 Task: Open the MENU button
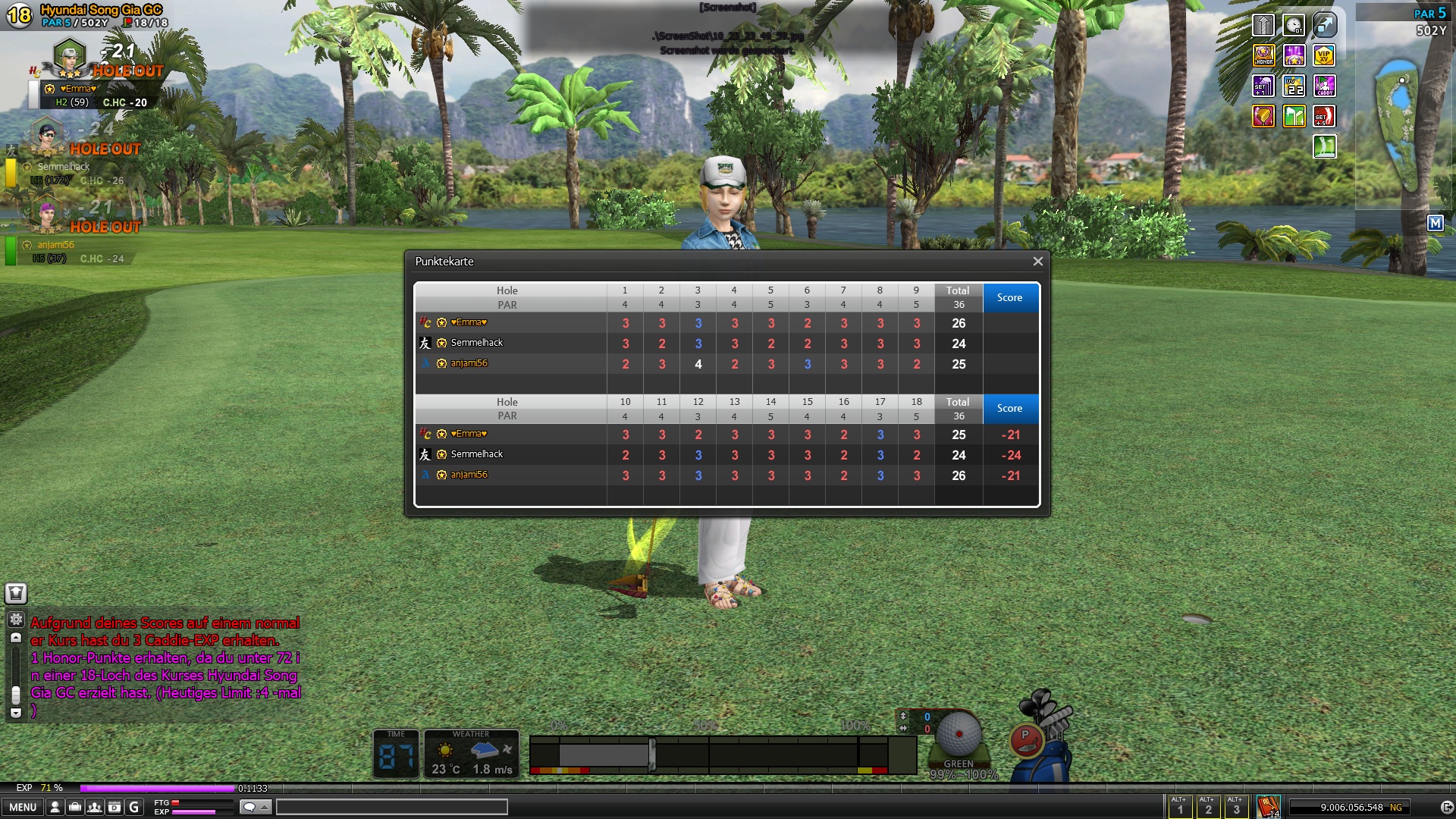point(23,808)
